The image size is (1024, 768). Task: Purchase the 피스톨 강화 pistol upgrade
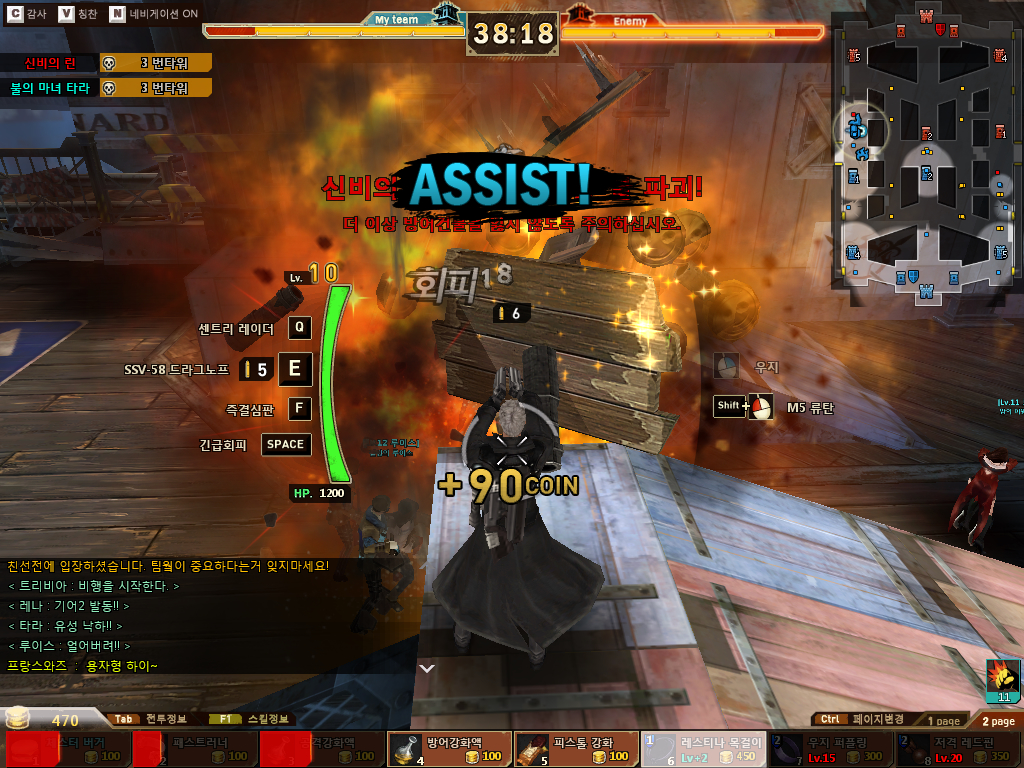(575, 749)
